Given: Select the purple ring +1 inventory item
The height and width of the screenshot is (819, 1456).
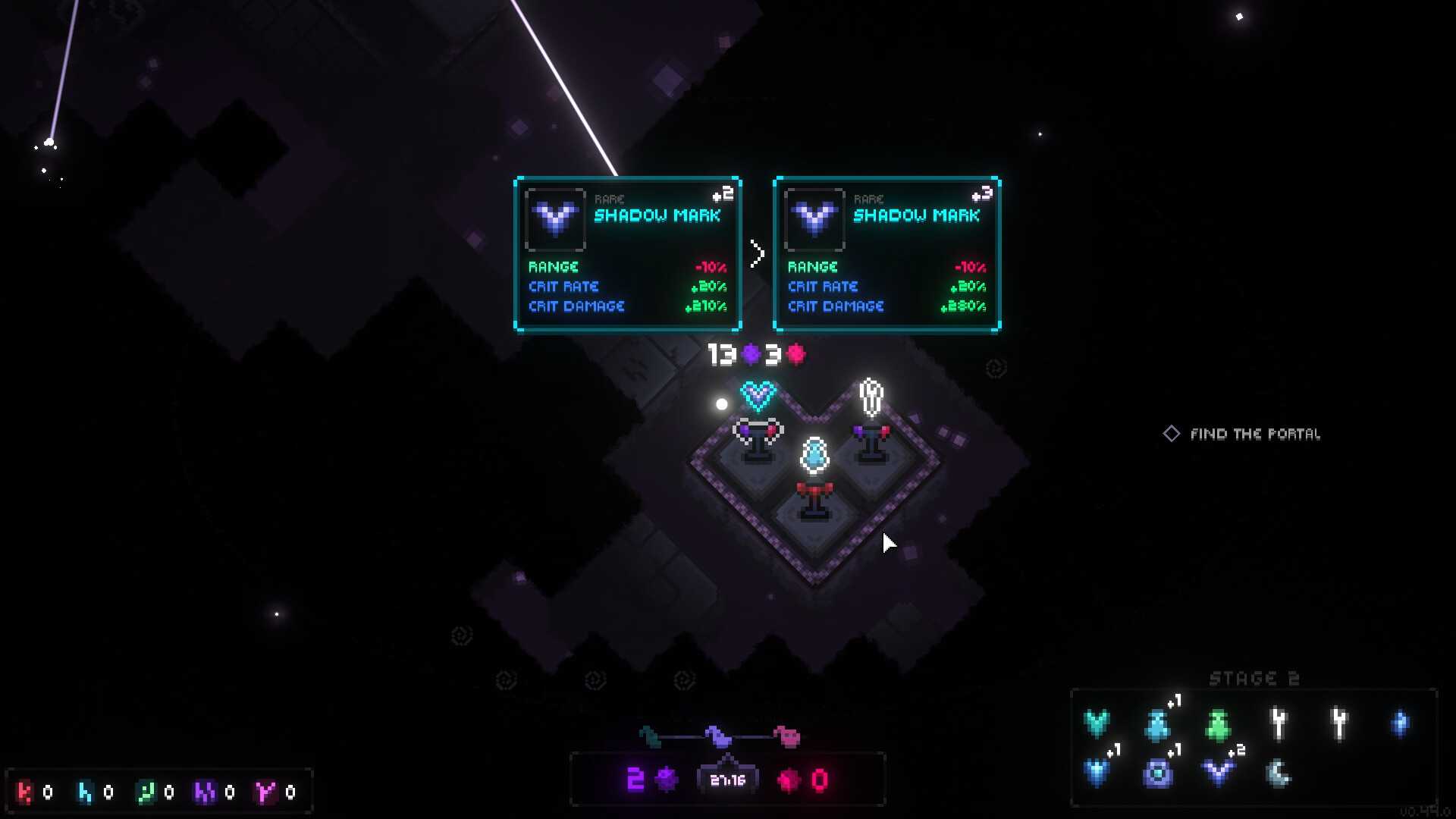Looking at the screenshot, I should (1157, 773).
